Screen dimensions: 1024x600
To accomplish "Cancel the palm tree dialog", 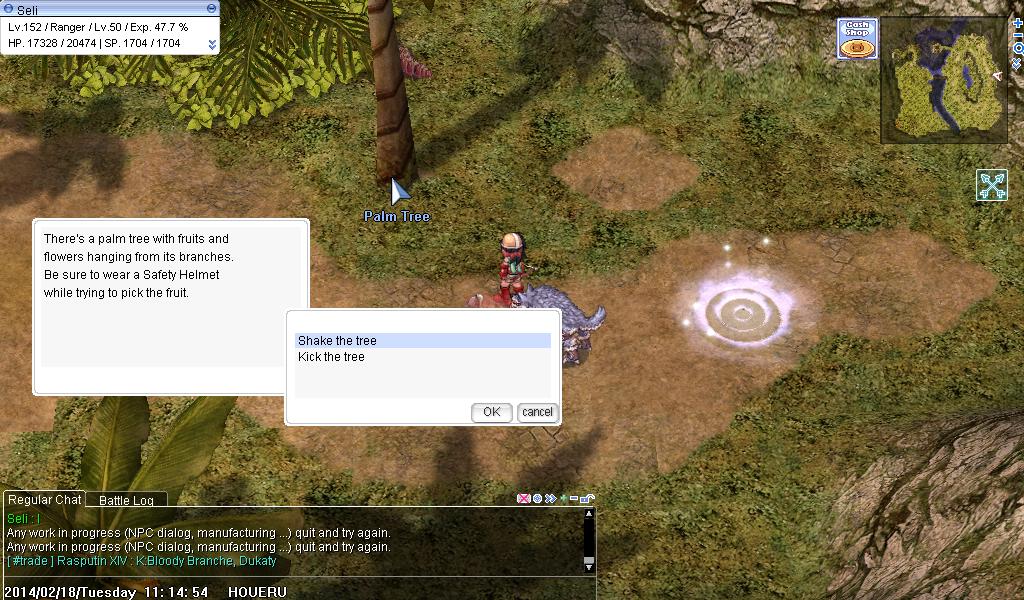I will [x=537, y=412].
